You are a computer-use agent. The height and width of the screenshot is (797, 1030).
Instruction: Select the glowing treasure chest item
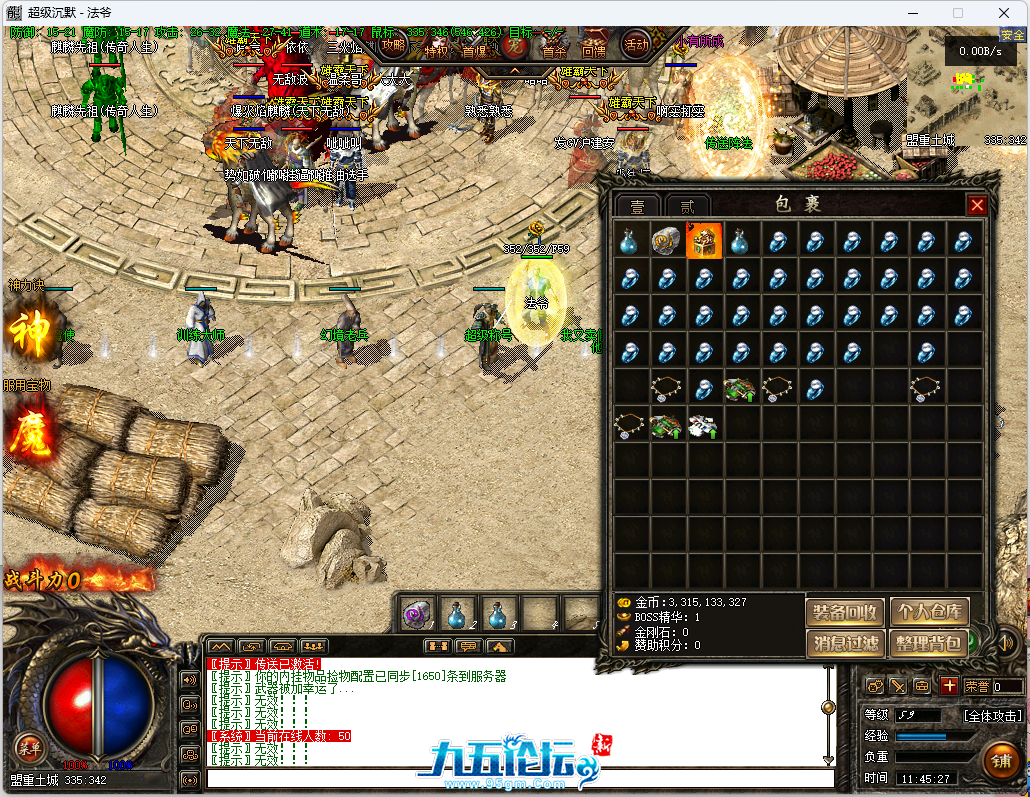click(x=704, y=241)
